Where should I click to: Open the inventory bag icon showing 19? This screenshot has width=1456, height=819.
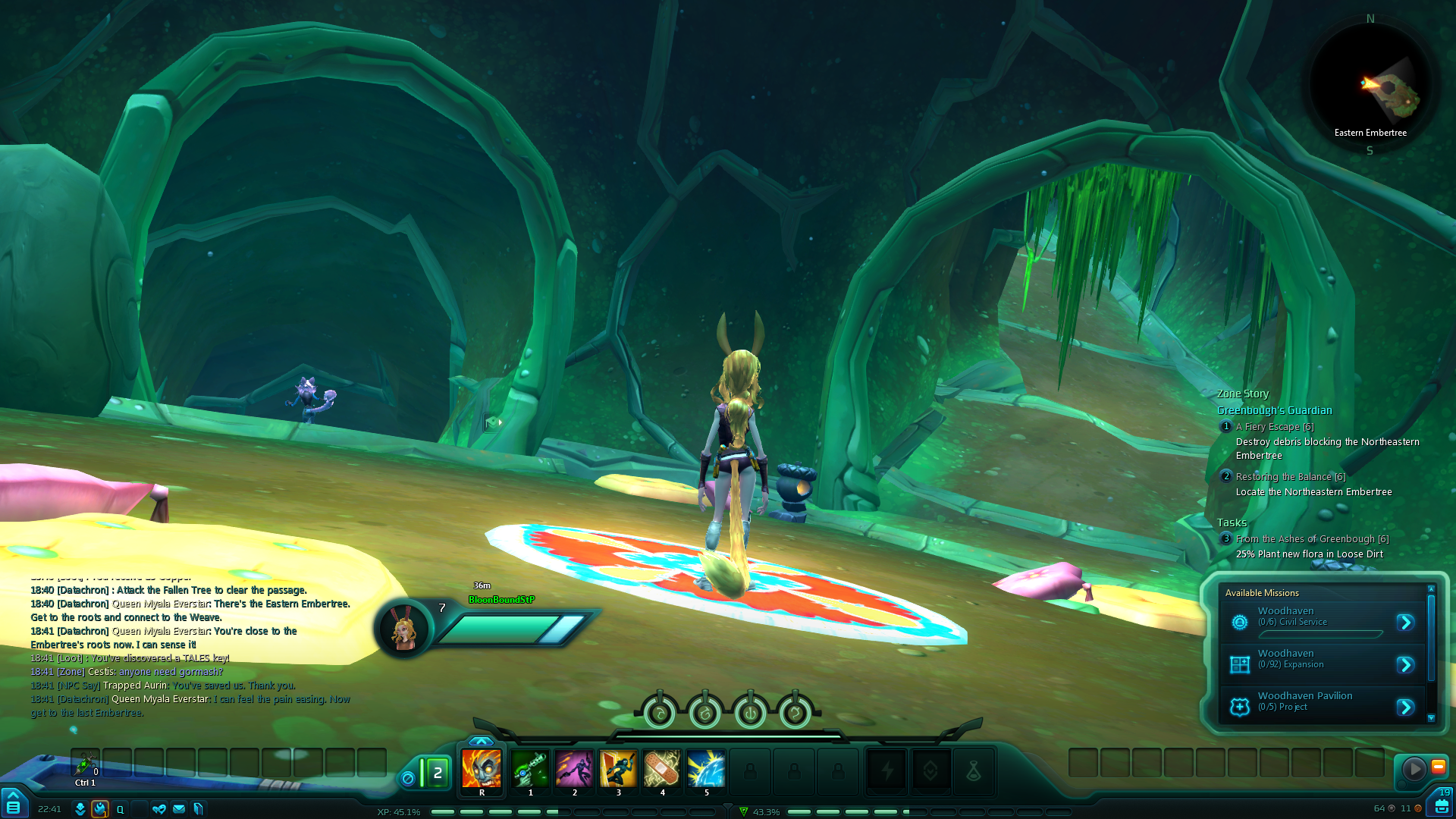pos(1441,804)
